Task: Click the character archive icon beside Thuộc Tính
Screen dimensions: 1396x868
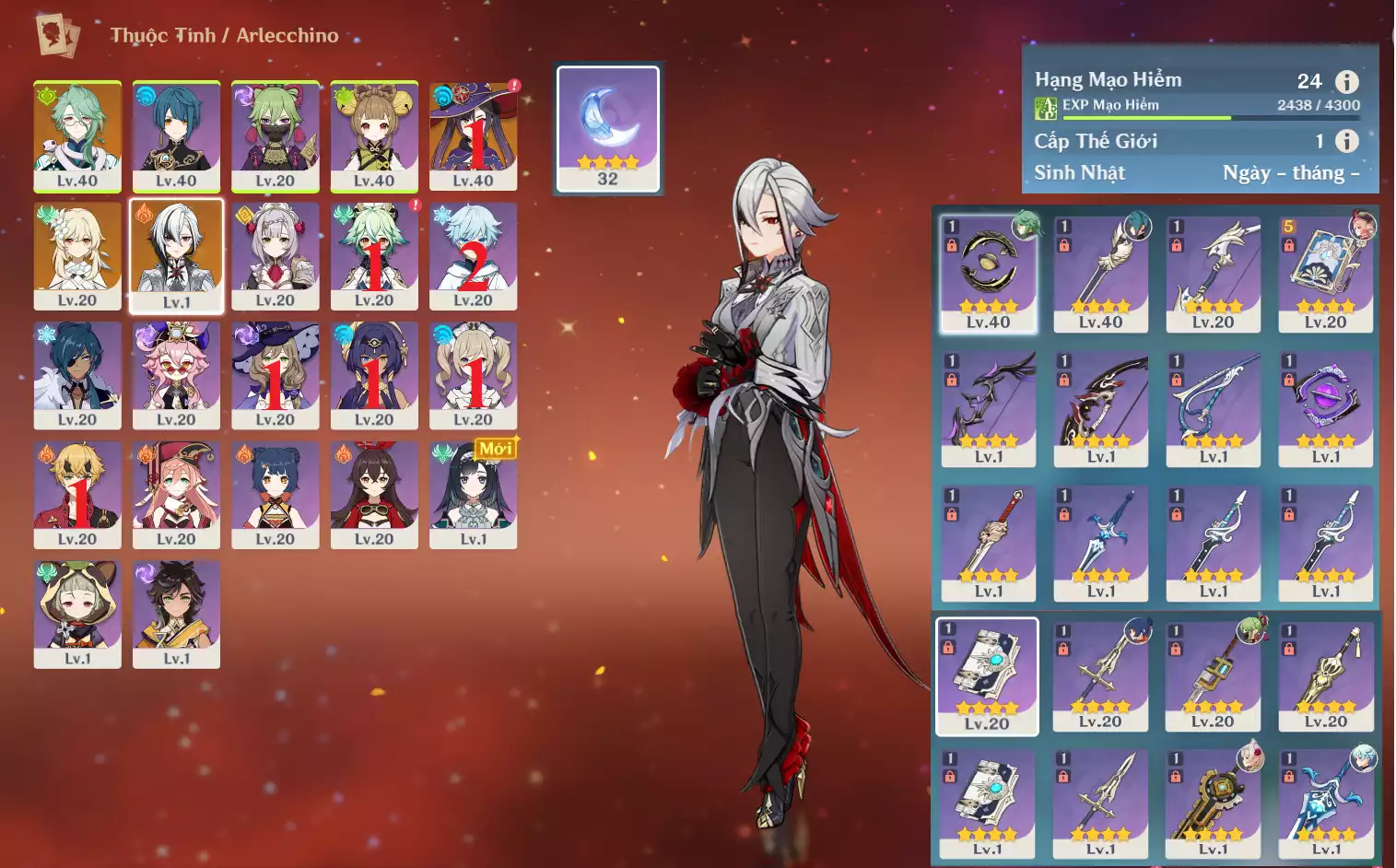Action: [x=57, y=35]
